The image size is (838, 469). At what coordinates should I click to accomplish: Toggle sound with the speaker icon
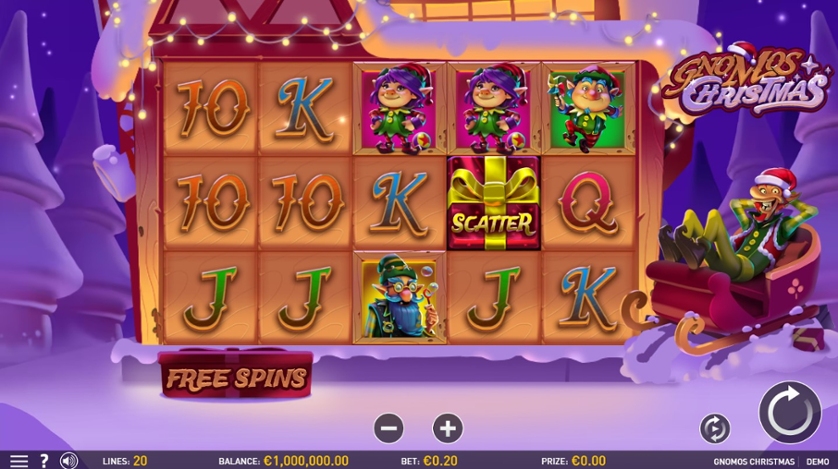(x=69, y=460)
